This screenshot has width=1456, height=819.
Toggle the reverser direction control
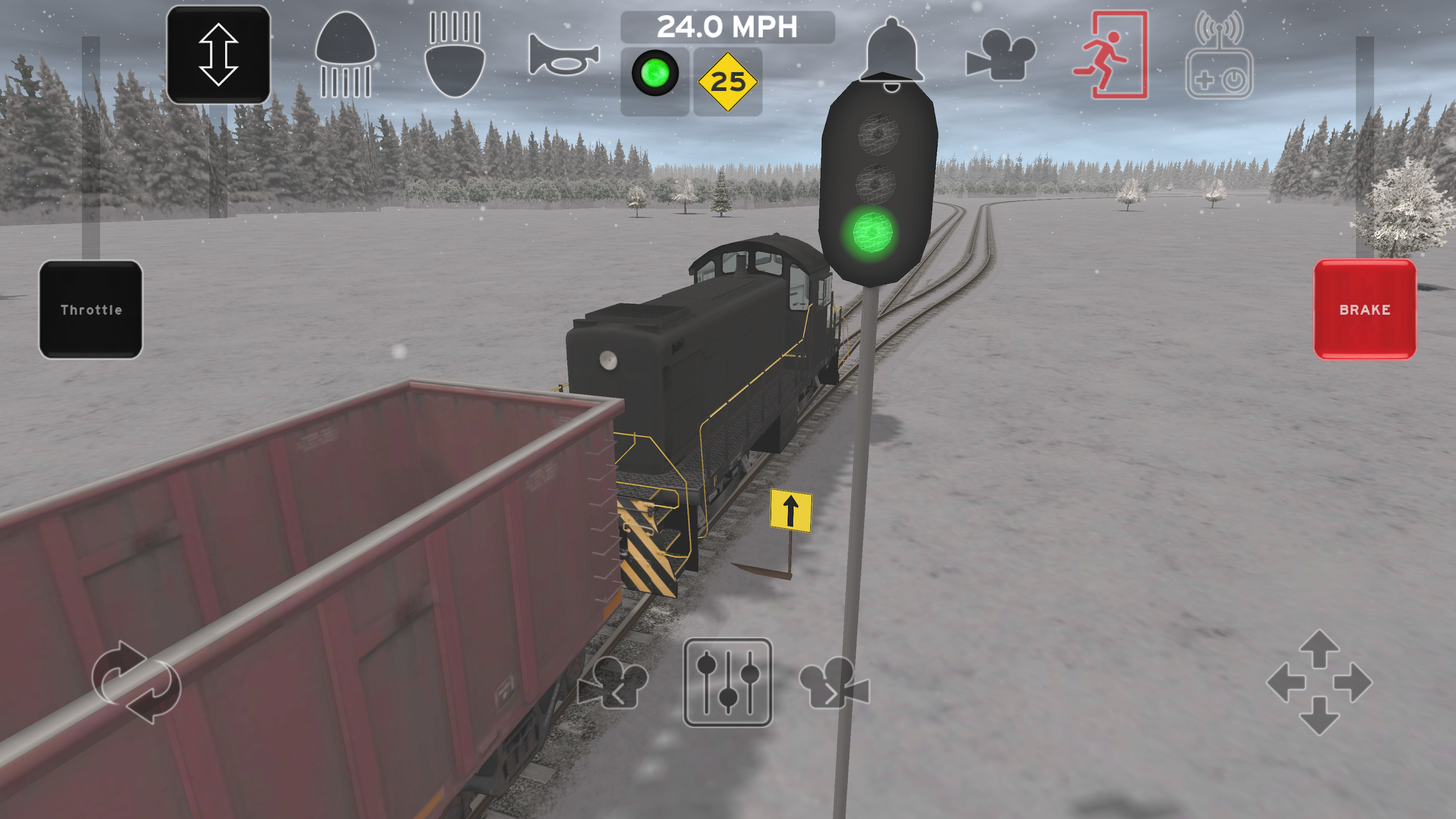[219, 55]
